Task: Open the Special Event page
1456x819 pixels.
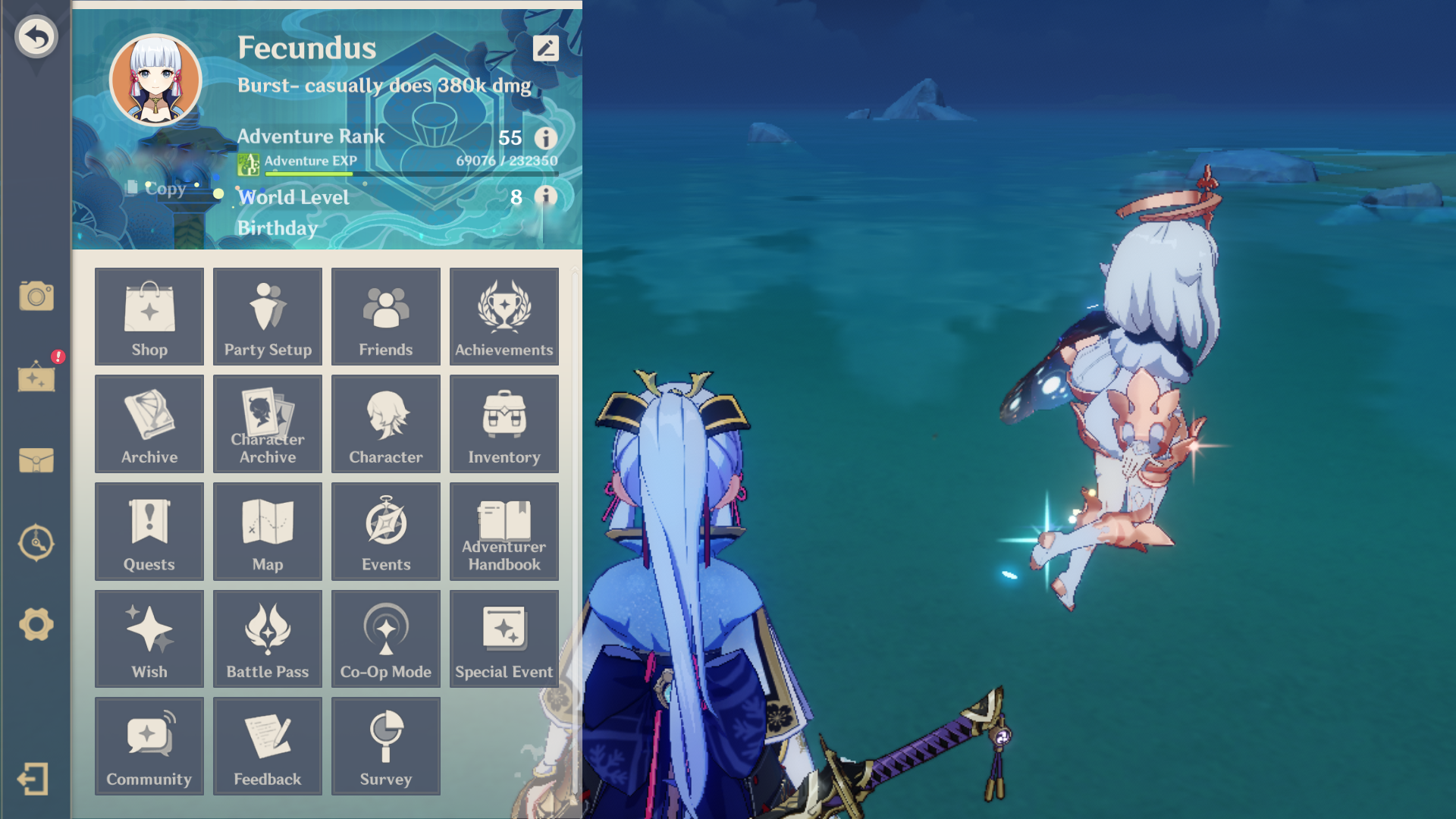Action: click(x=504, y=639)
